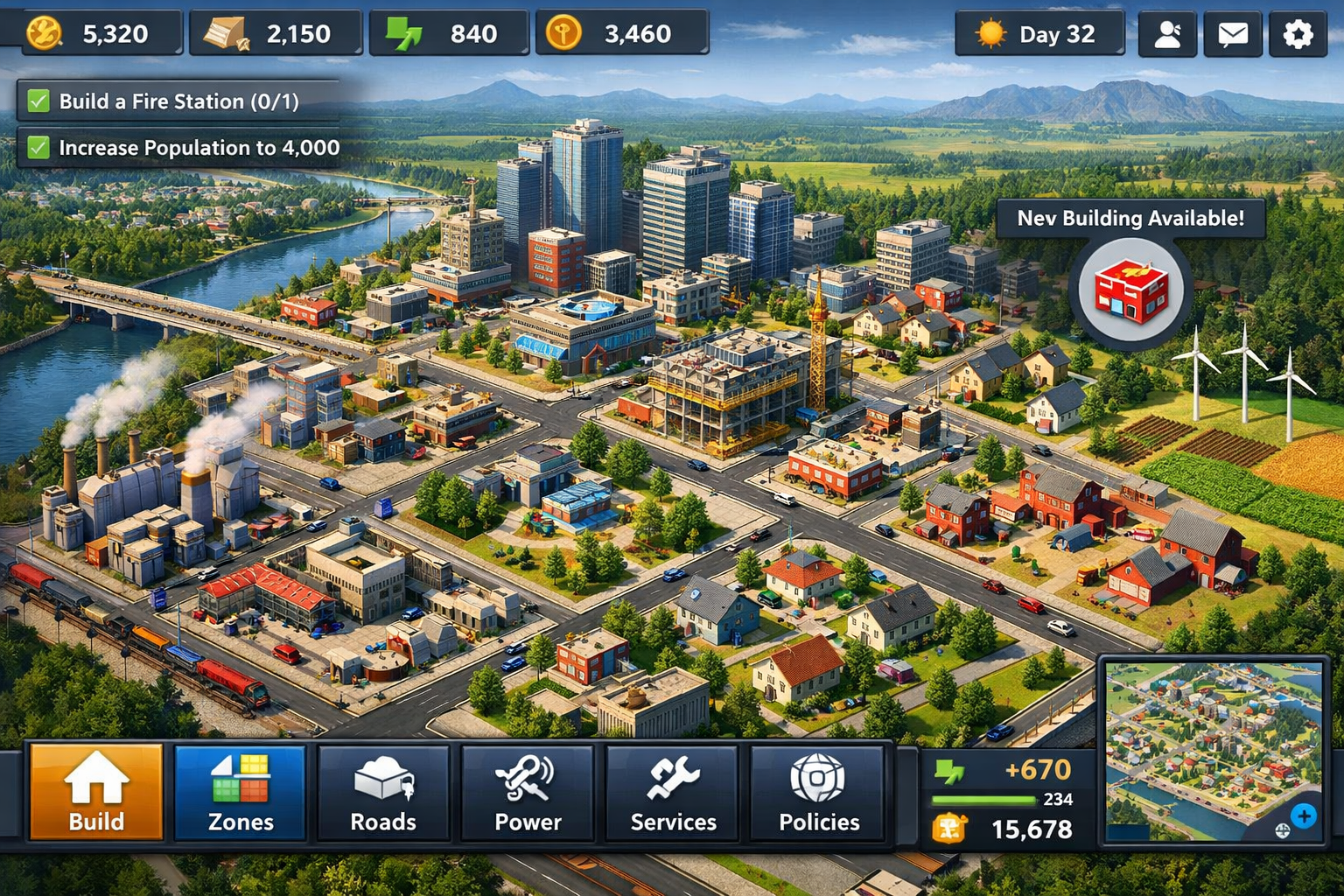Click the Day 32 indicator

point(1040,34)
